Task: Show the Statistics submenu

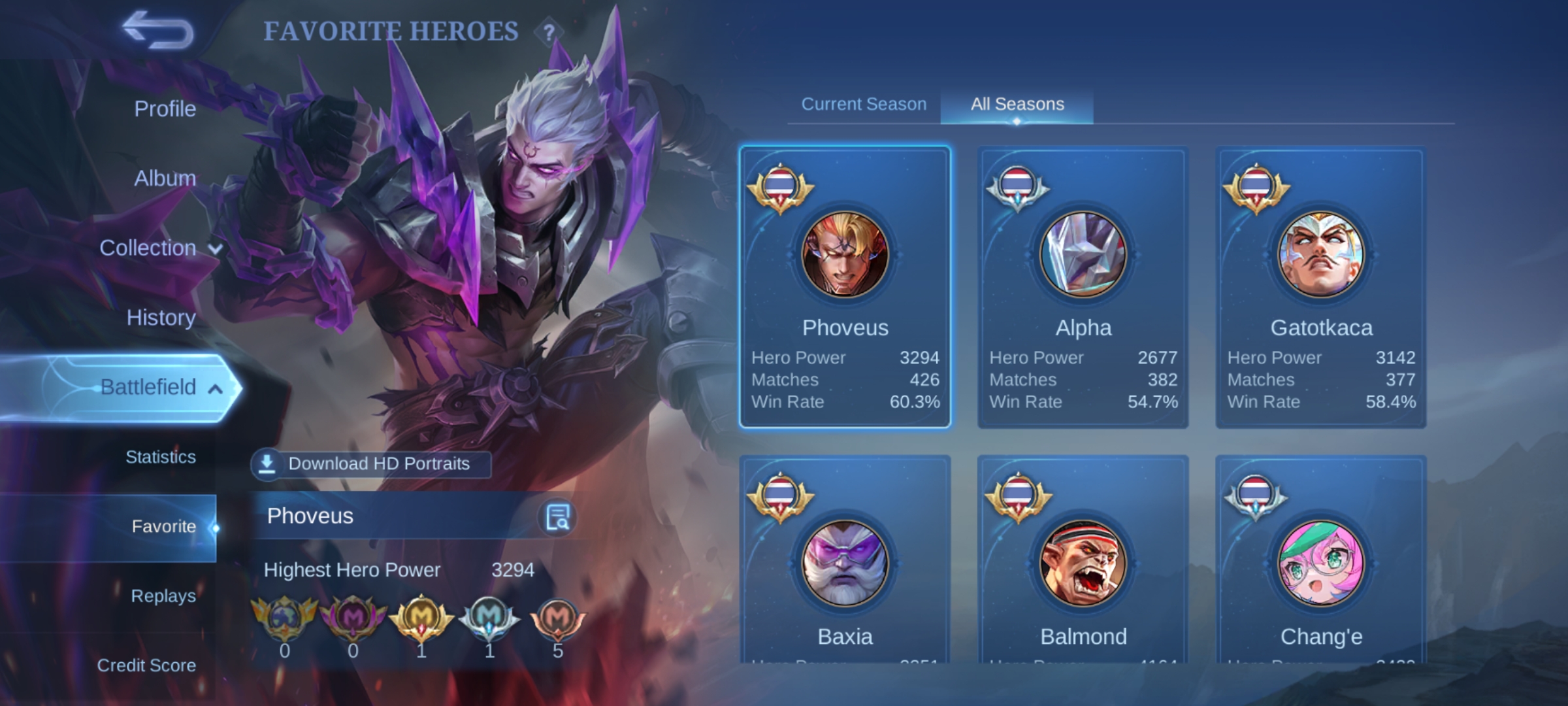Action: (160, 457)
